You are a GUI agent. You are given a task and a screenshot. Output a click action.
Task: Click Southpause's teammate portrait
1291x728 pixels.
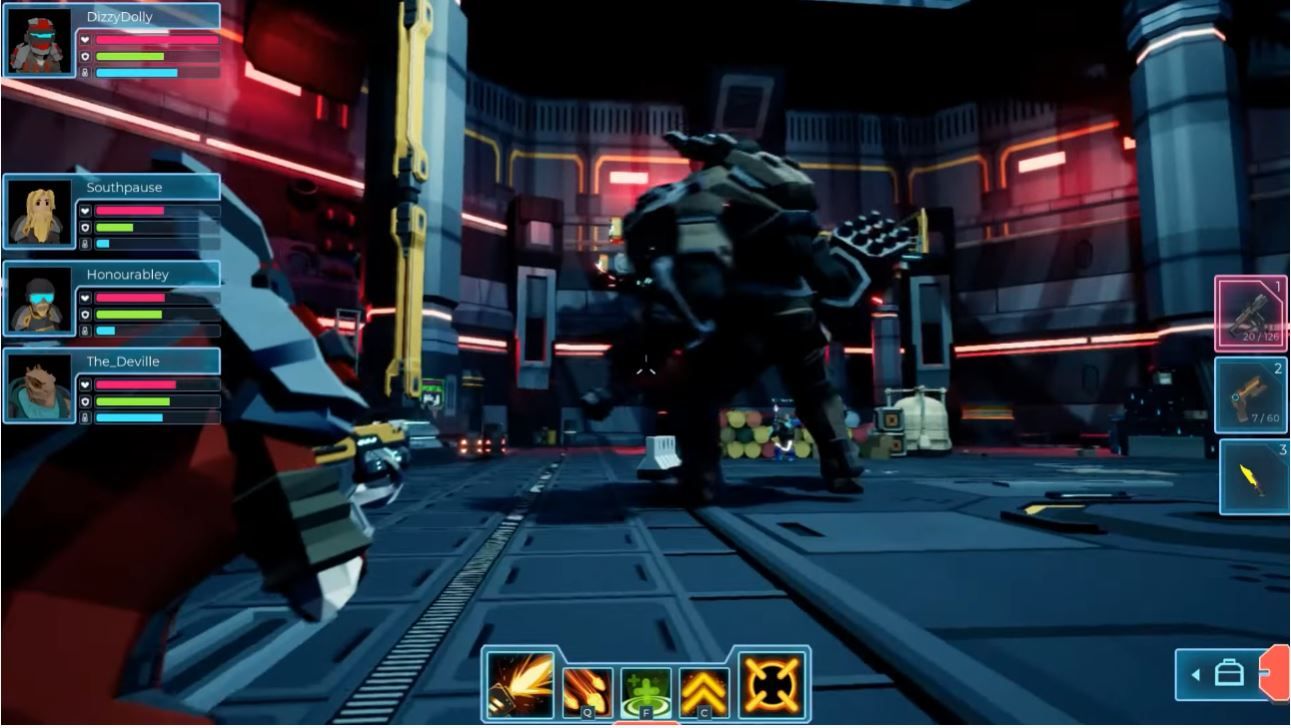coord(40,212)
